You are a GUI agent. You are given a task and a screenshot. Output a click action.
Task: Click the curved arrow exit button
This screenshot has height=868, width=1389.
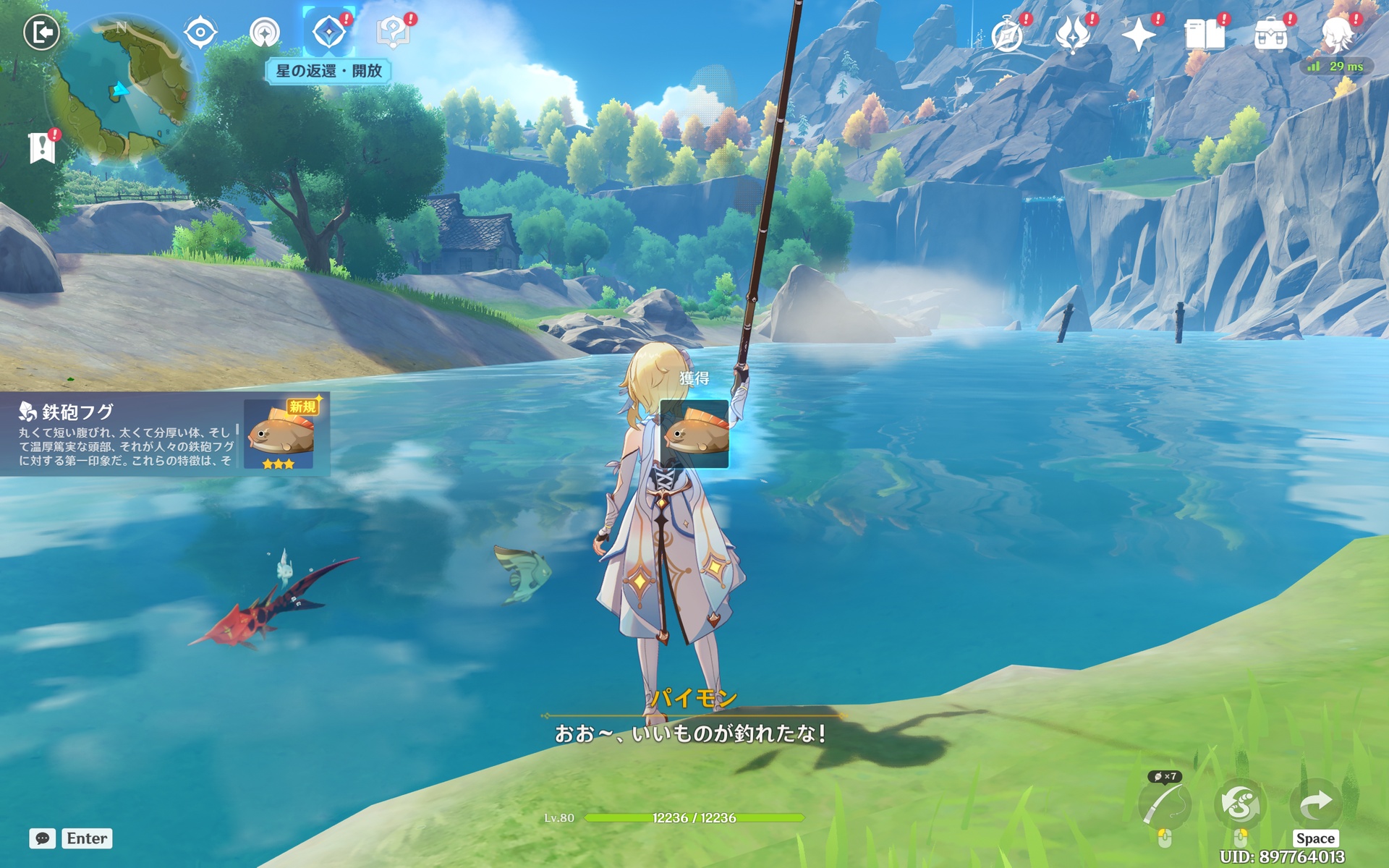1315,803
